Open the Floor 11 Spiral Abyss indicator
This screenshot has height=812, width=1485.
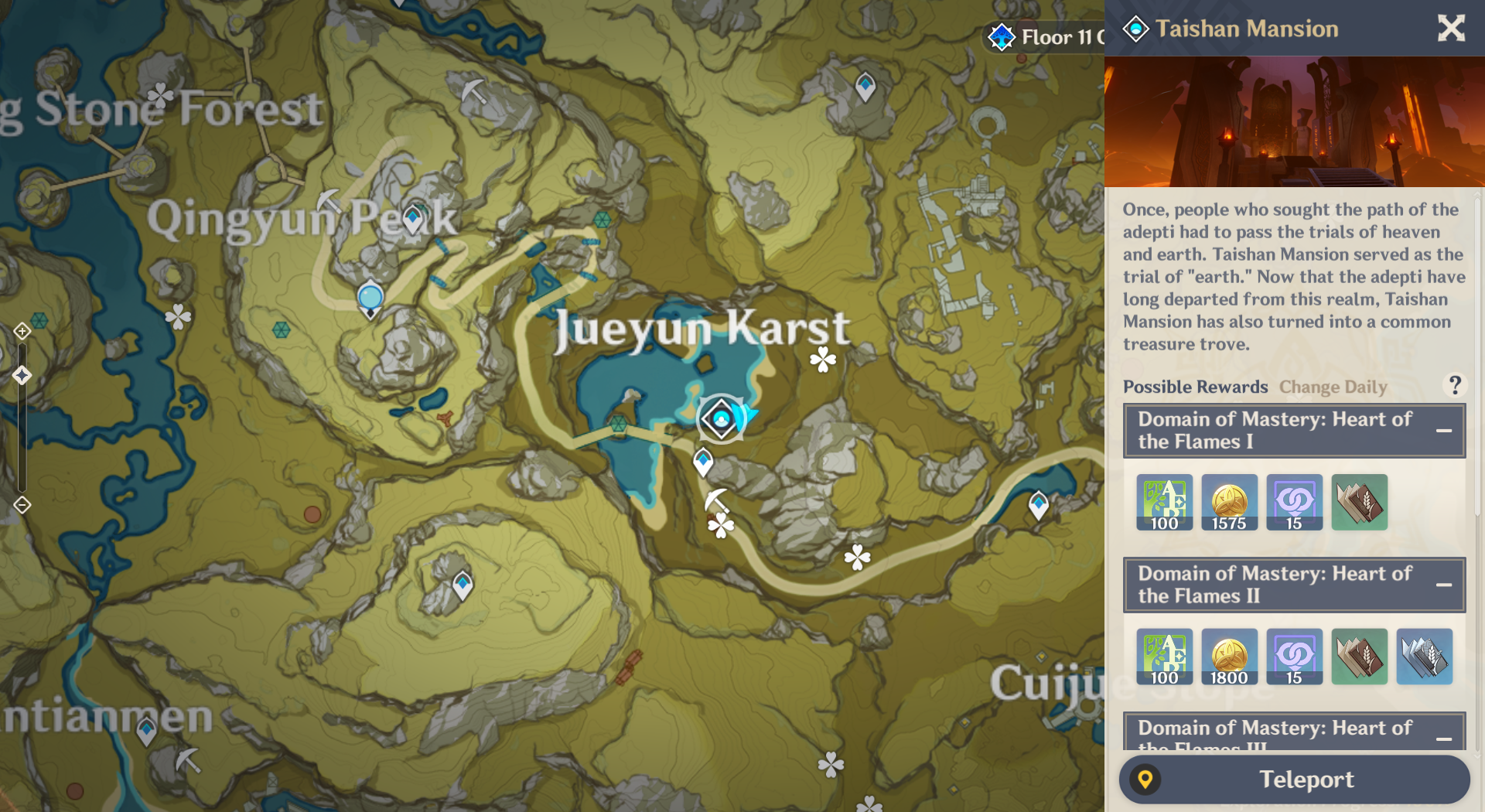[1046, 36]
